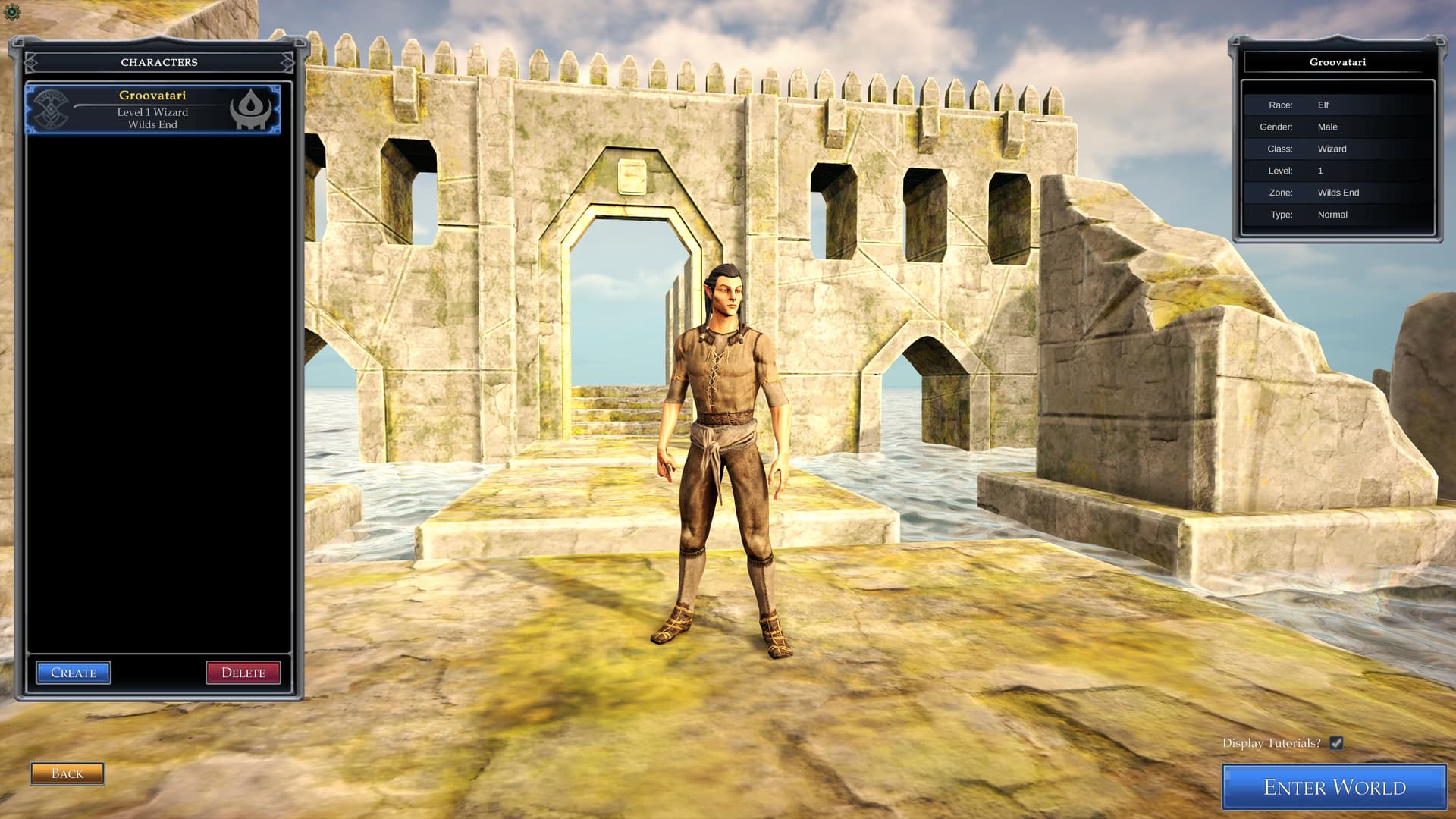Select the Groovatari character entry
The height and width of the screenshot is (819, 1456).
click(152, 109)
